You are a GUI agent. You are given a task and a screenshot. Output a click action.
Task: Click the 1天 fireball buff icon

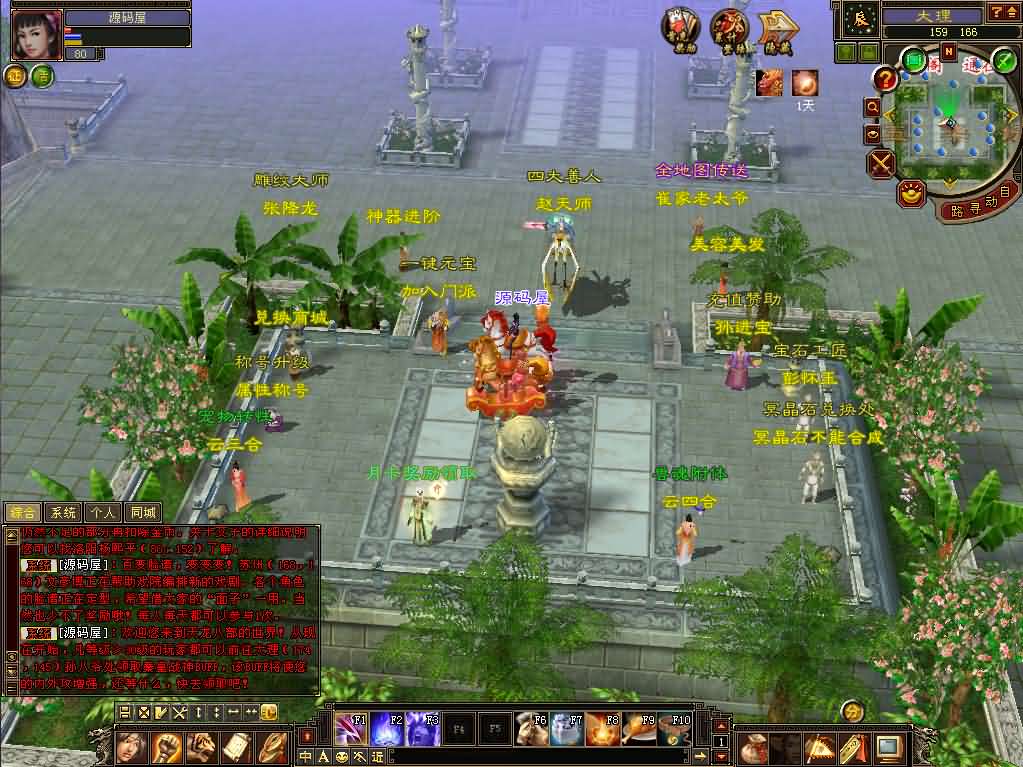[805, 83]
